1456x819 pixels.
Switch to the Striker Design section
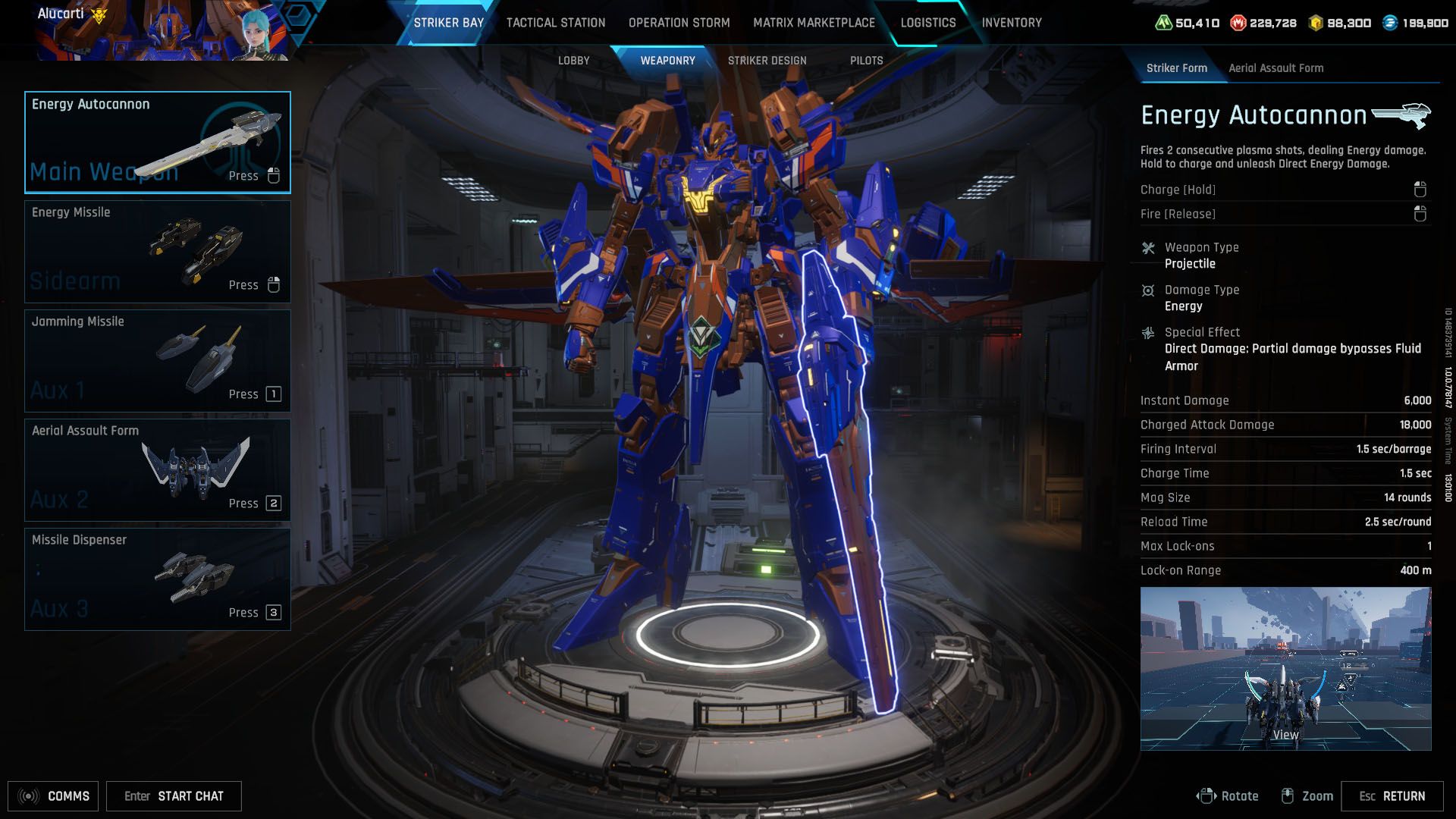(x=767, y=60)
